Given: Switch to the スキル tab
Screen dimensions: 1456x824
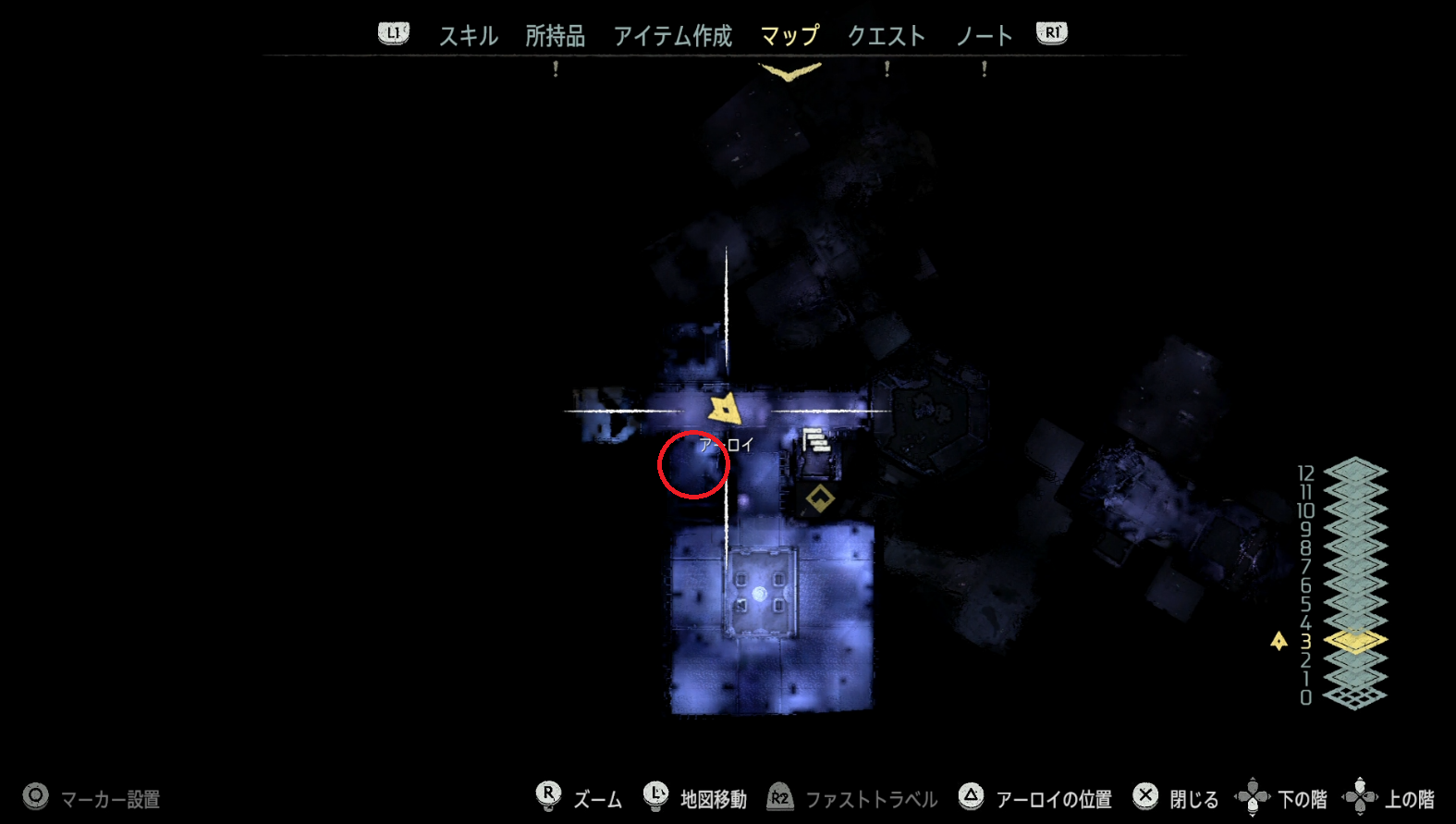Looking at the screenshot, I should point(467,35).
